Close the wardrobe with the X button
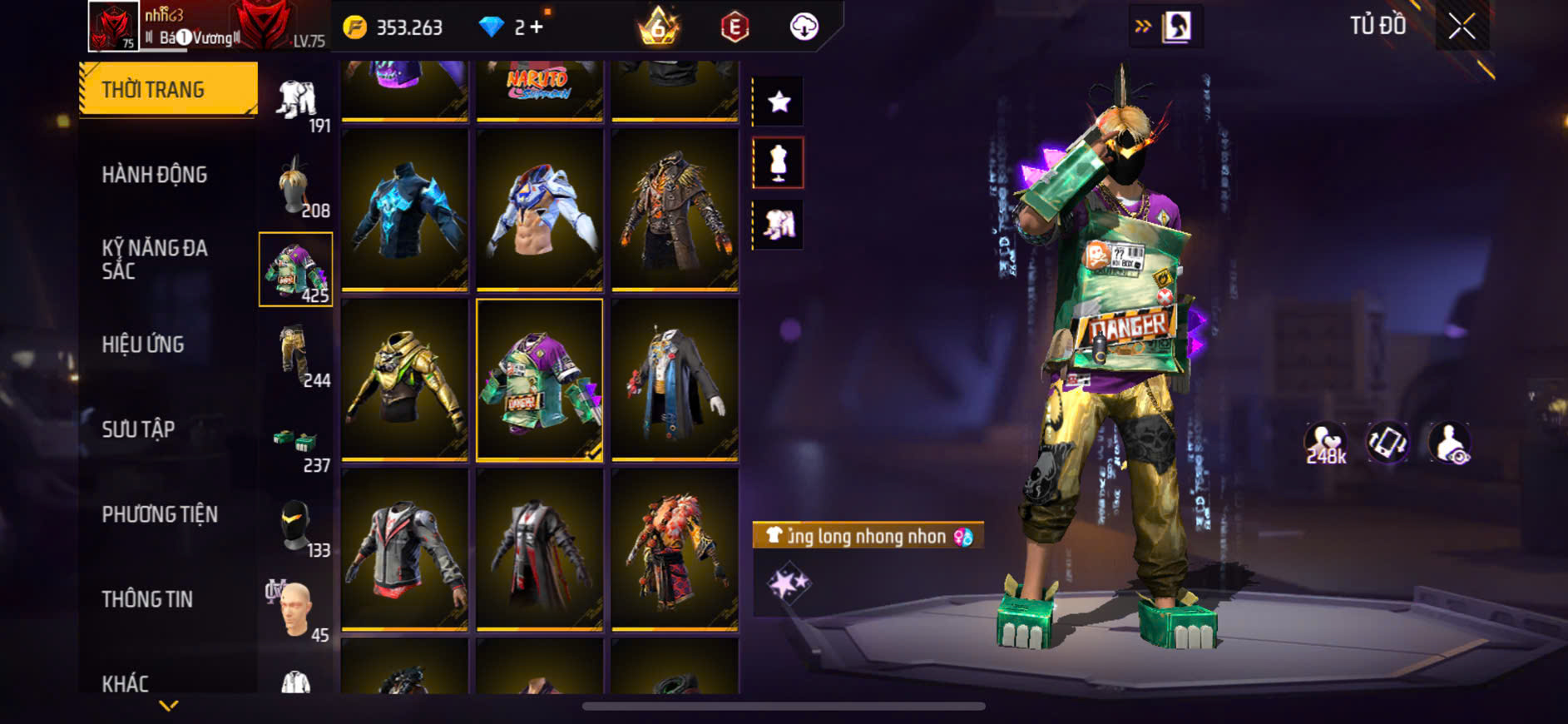Screen dimensions: 1568x724 point(1462,27)
